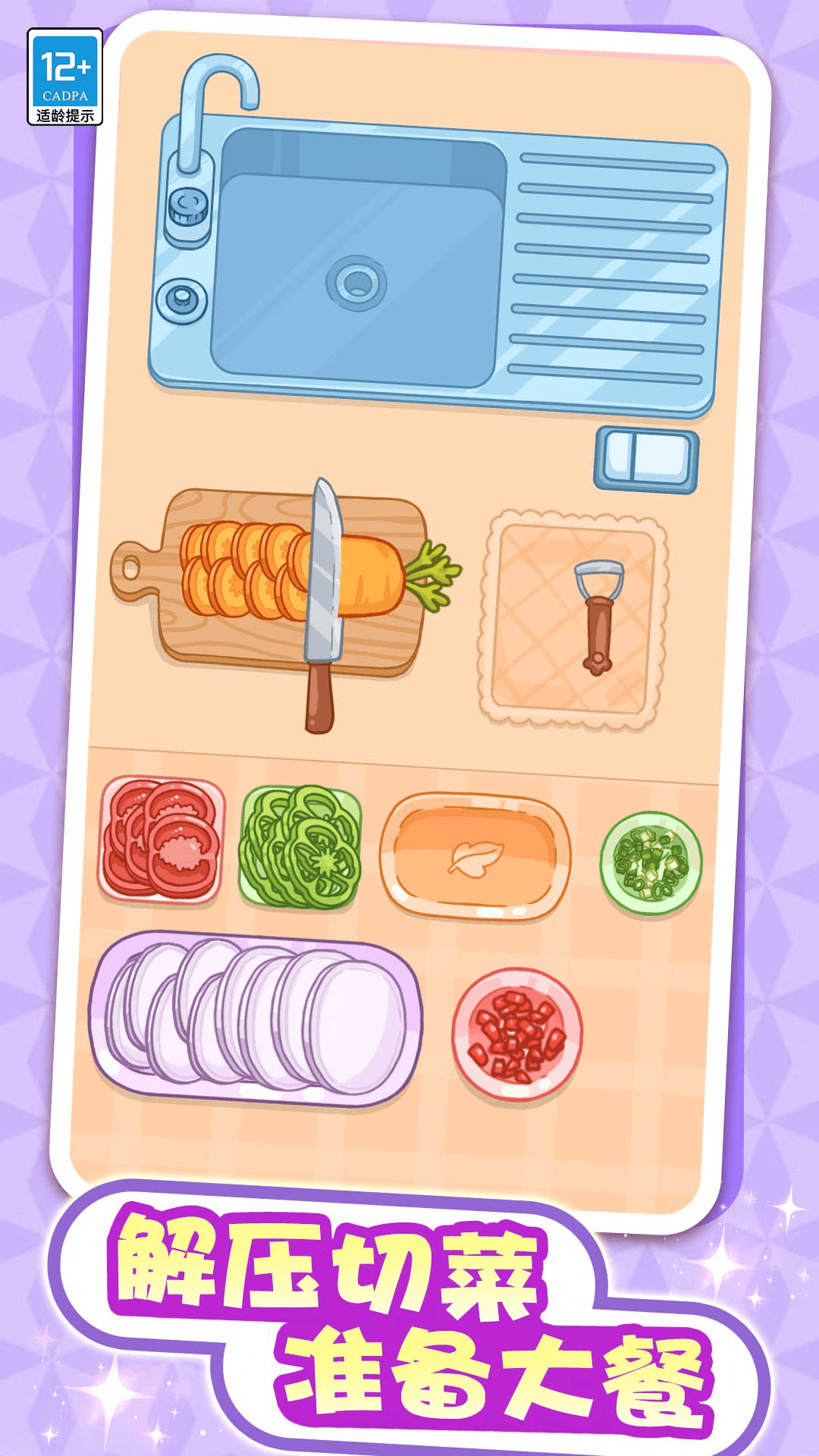Screen dimensions: 819x1456
Task: Choose the plate of green pepper rings
Action: (300, 847)
